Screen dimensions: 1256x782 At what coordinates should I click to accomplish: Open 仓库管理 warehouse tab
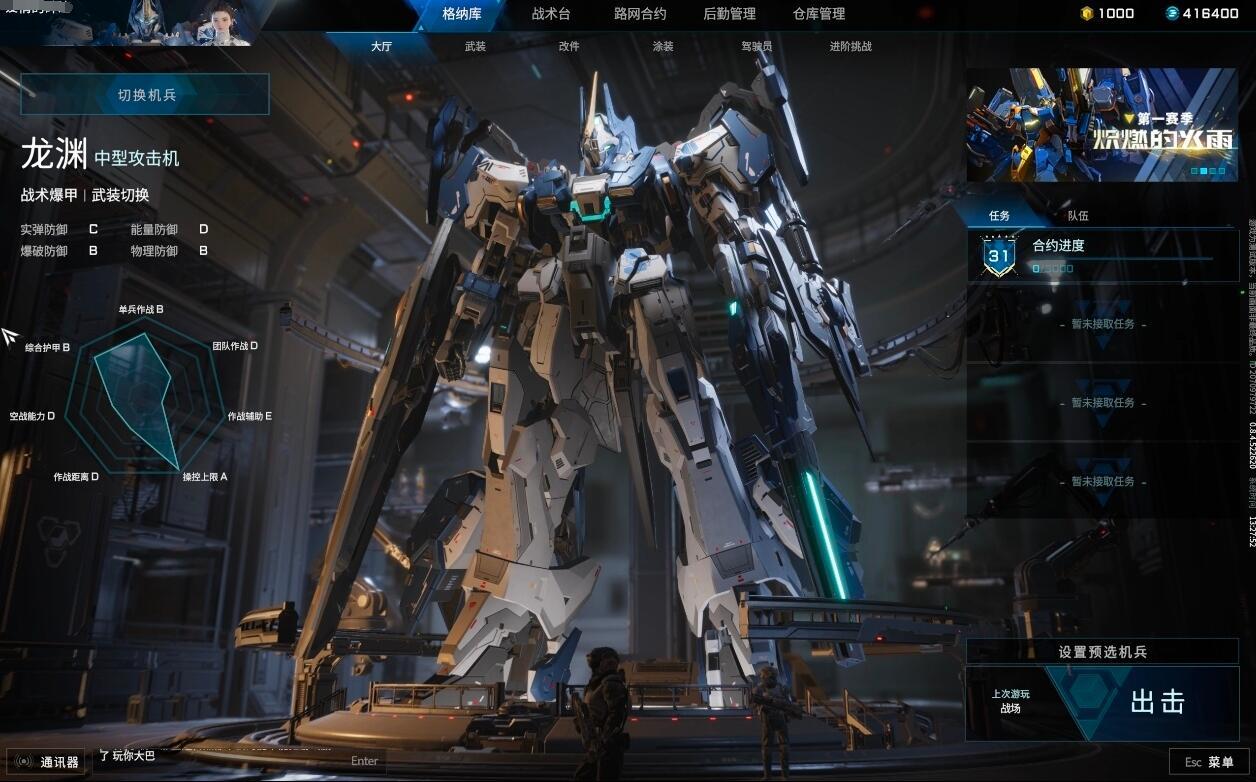click(x=818, y=14)
